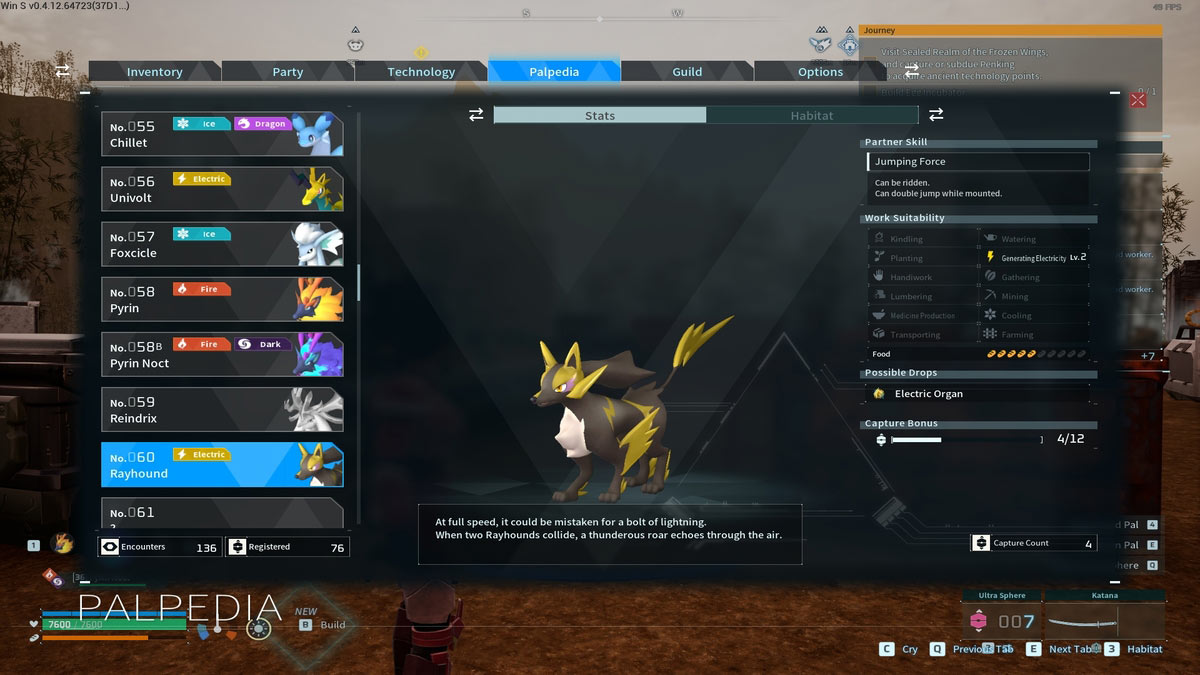
Task: Show the Stats sub-tab
Action: [600, 116]
